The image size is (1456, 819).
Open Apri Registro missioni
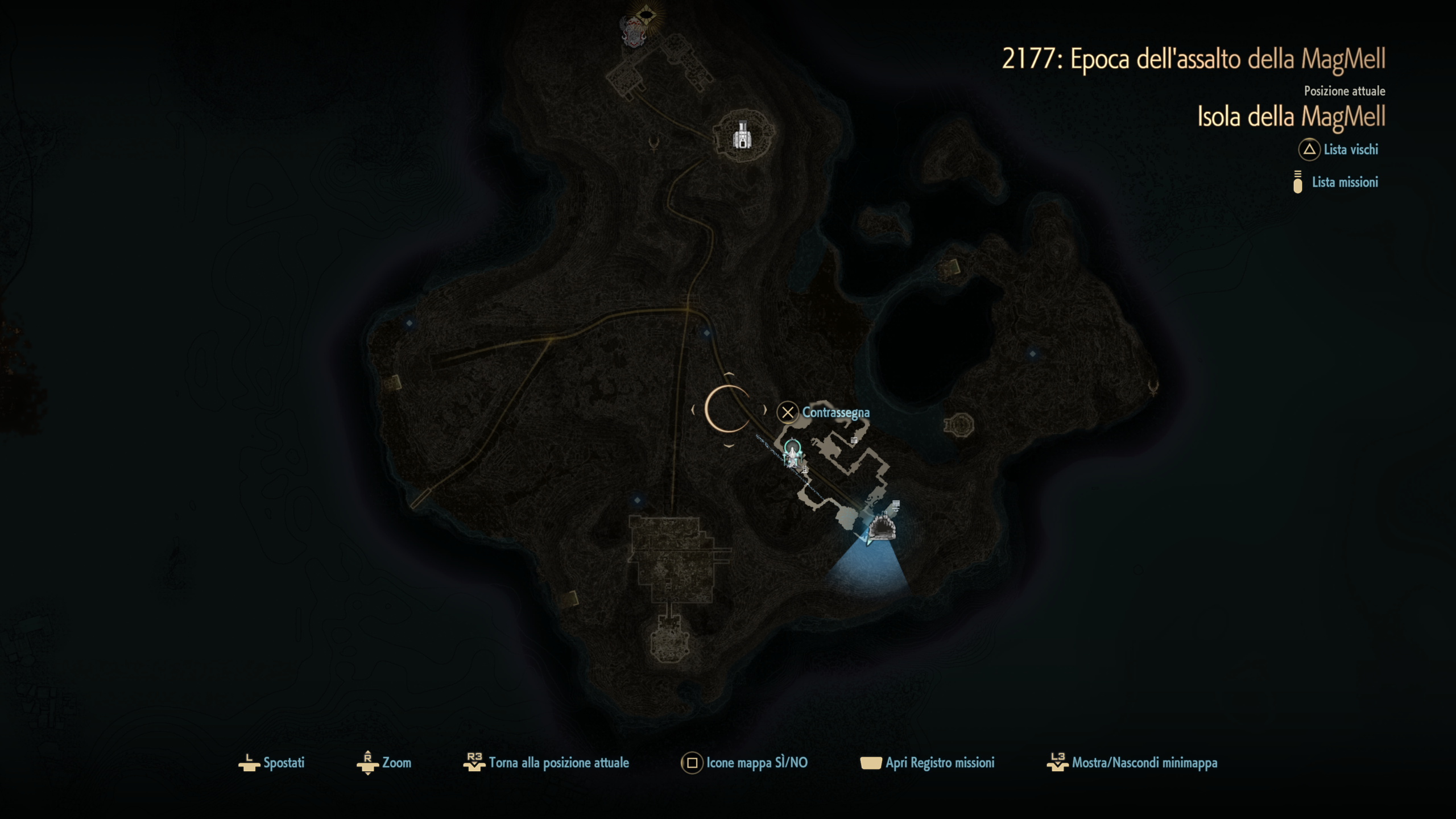(928, 763)
